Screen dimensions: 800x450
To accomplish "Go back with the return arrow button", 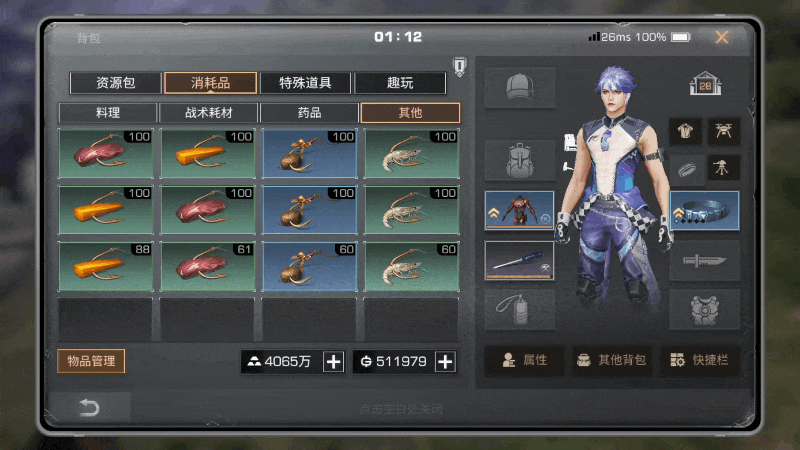I will 90,407.
